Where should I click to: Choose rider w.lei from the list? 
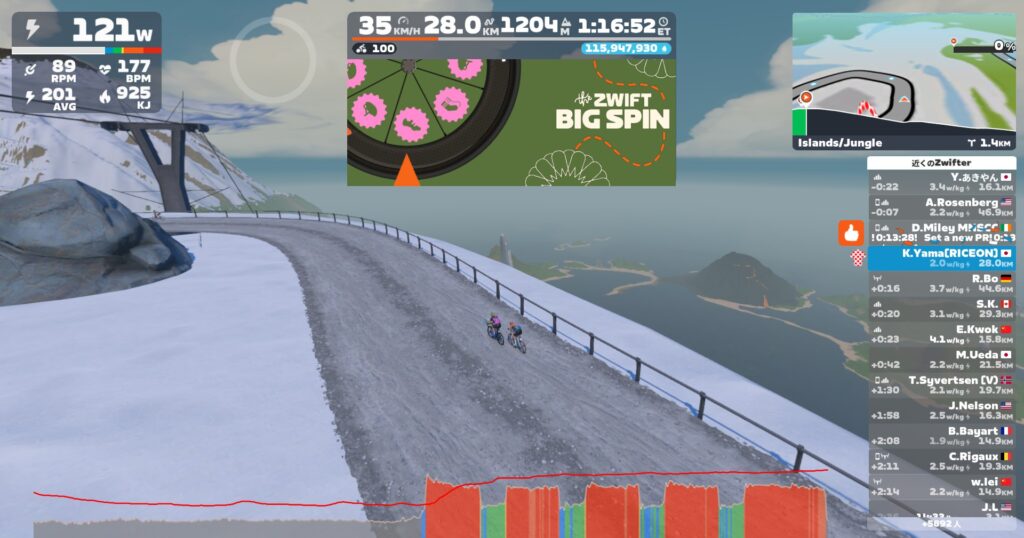coord(941,486)
